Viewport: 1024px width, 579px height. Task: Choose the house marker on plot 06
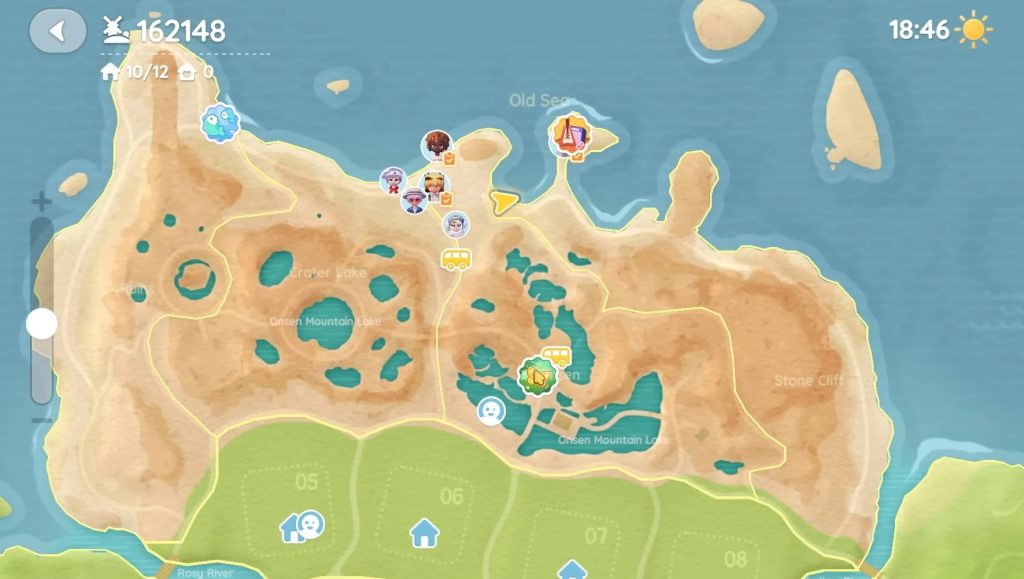[x=424, y=532]
